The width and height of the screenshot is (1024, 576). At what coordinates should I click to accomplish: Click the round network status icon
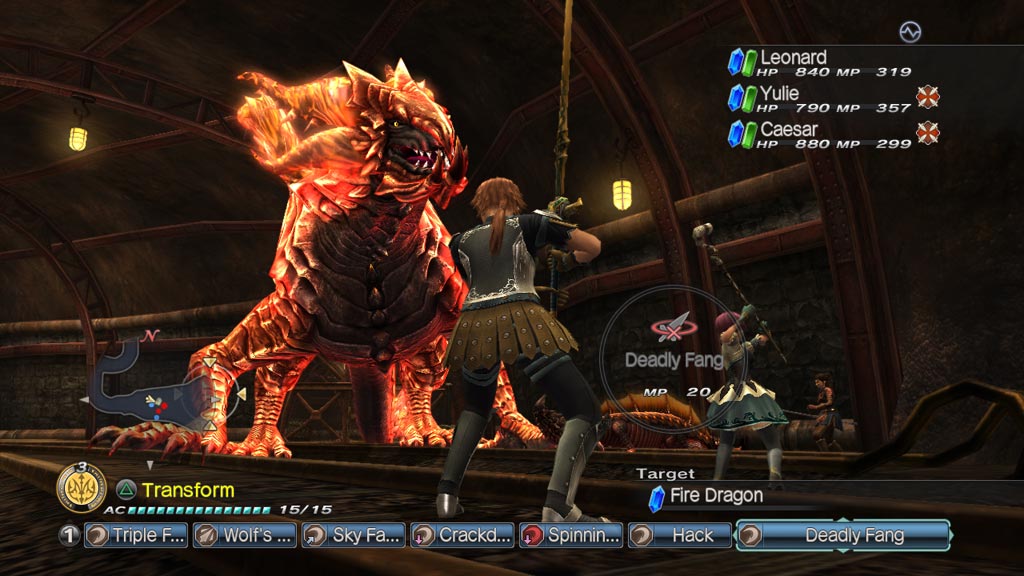pyautogui.click(x=909, y=33)
